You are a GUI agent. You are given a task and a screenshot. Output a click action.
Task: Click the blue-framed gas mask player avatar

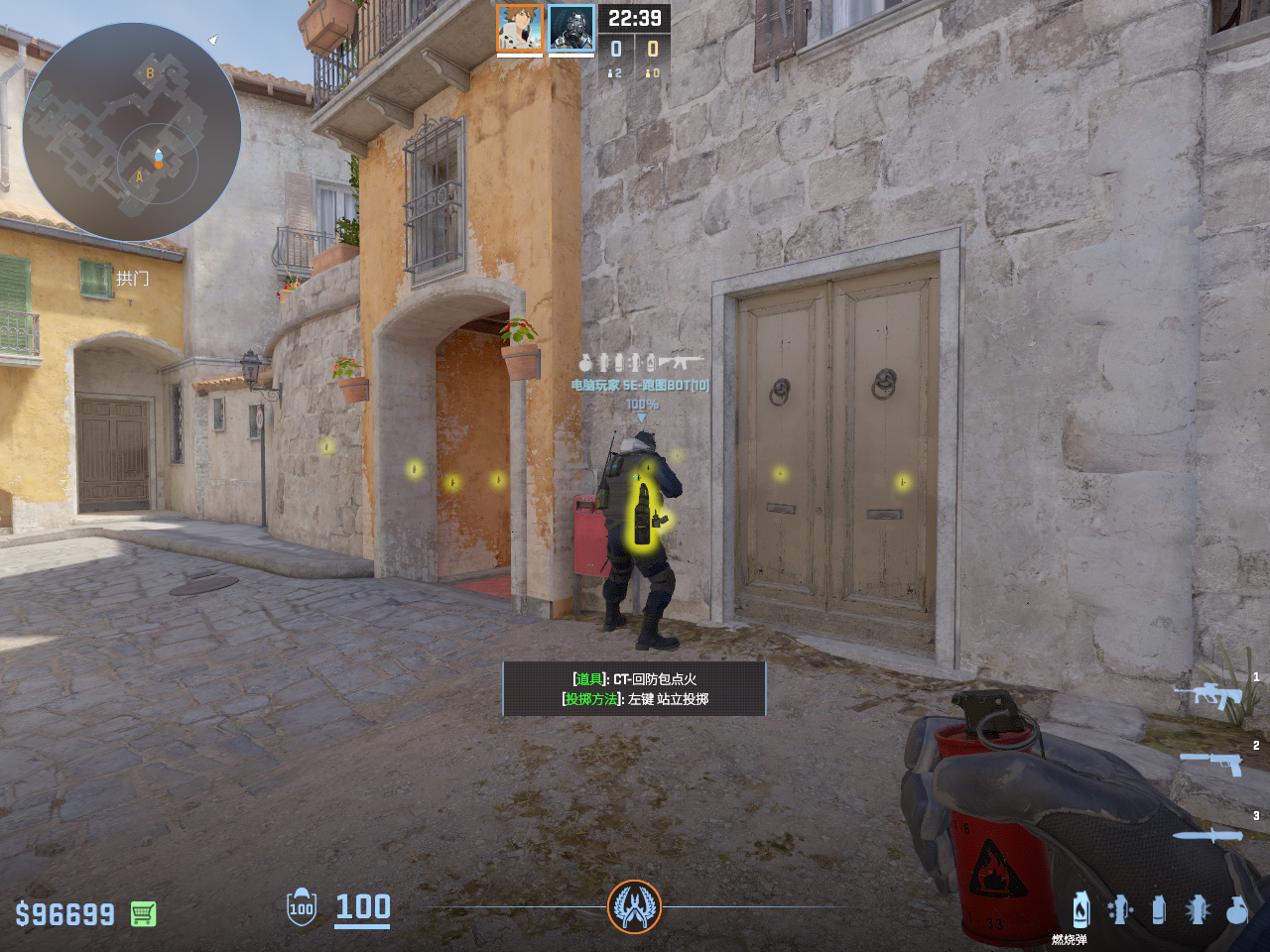(x=571, y=28)
